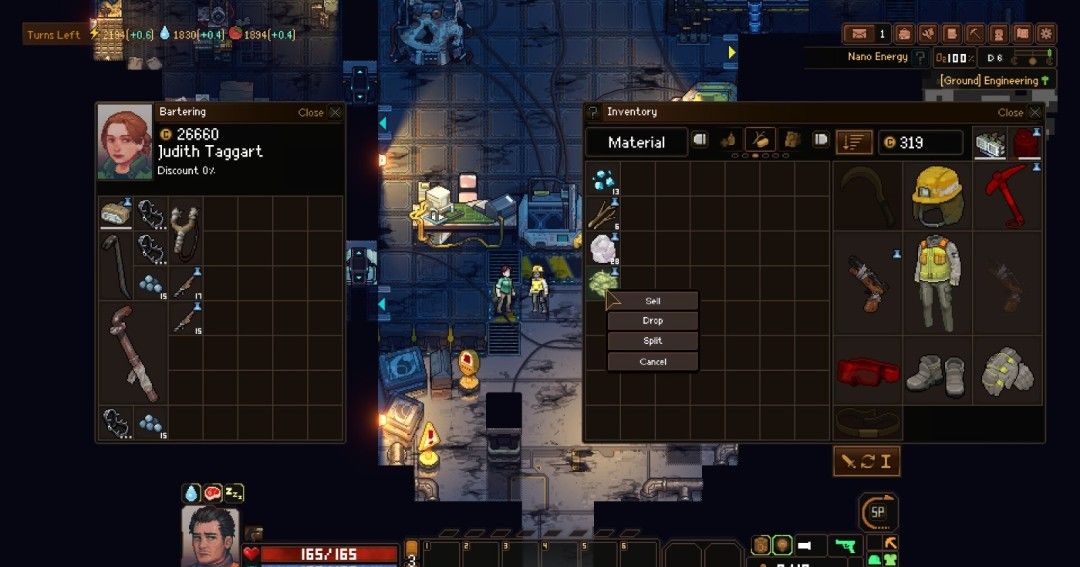This screenshot has height=567, width=1080.
Task: Close the Inventory window
Action: pos(1034,113)
